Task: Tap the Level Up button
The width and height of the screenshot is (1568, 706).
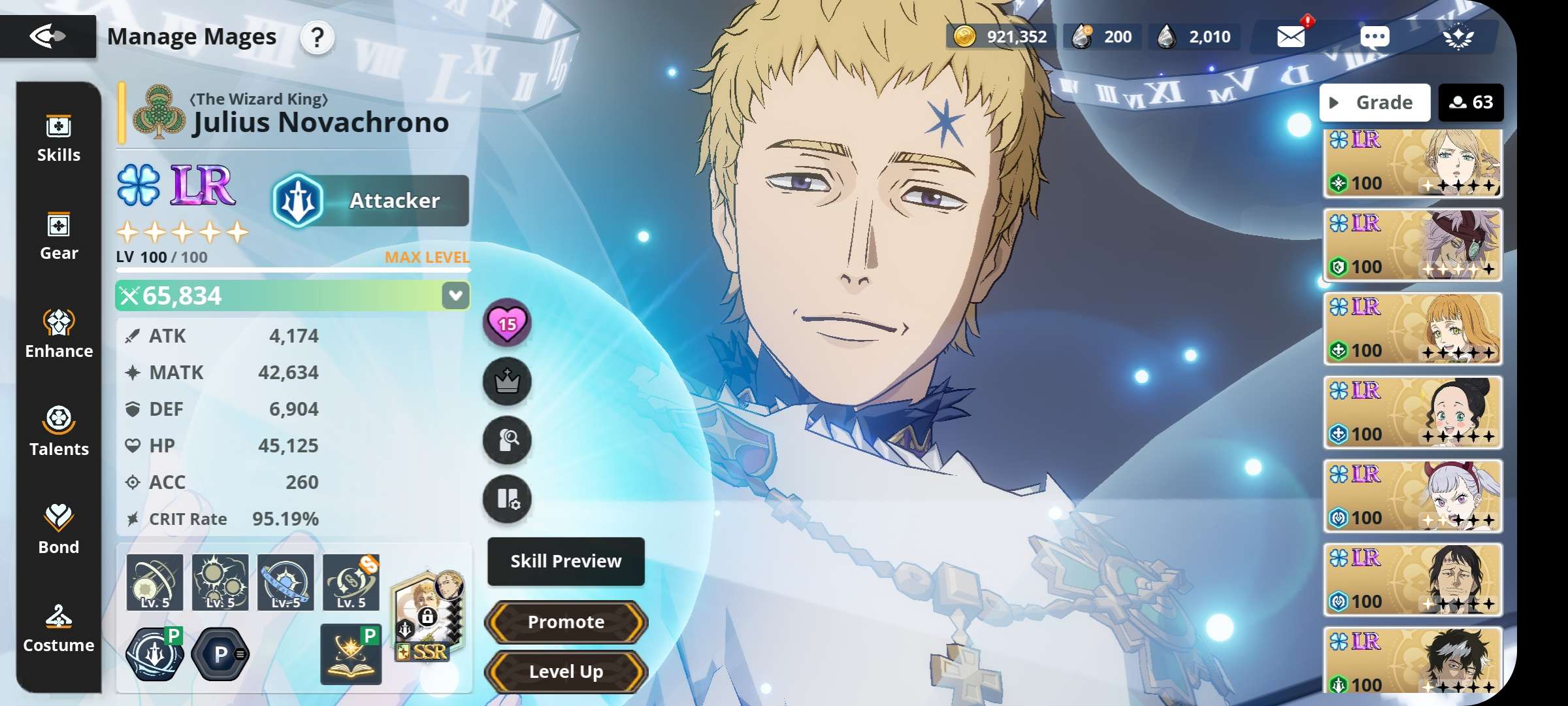Action: (566, 671)
